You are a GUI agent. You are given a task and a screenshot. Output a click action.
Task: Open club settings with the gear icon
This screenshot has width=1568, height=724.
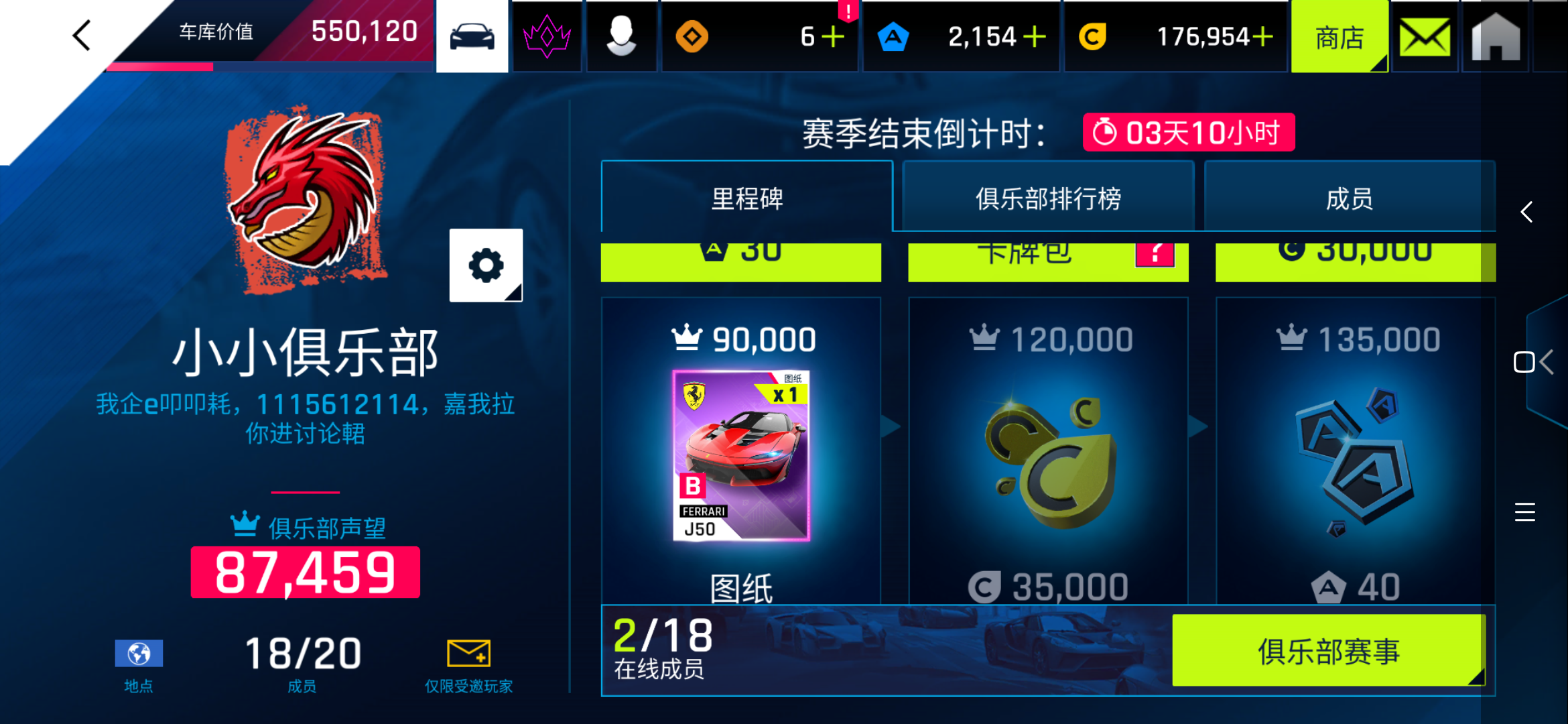click(485, 264)
